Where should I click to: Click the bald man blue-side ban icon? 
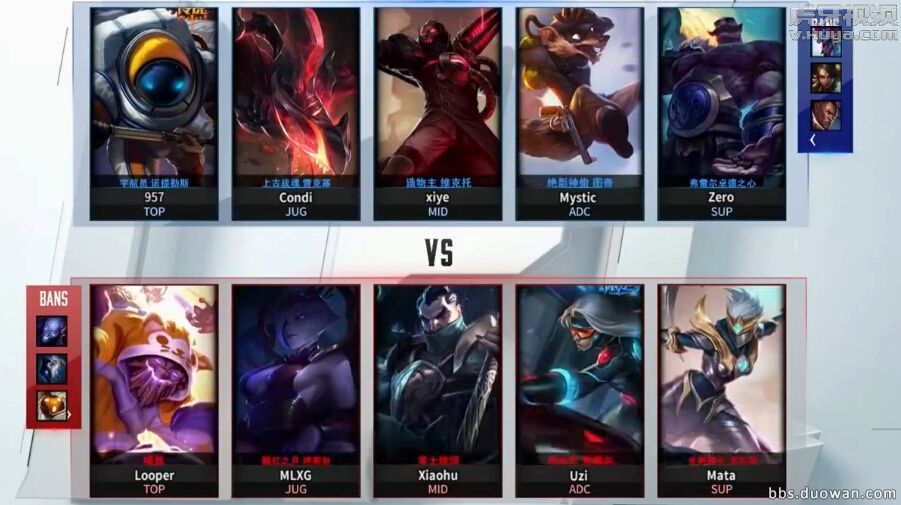pyautogui.click(x=826, y=115)
